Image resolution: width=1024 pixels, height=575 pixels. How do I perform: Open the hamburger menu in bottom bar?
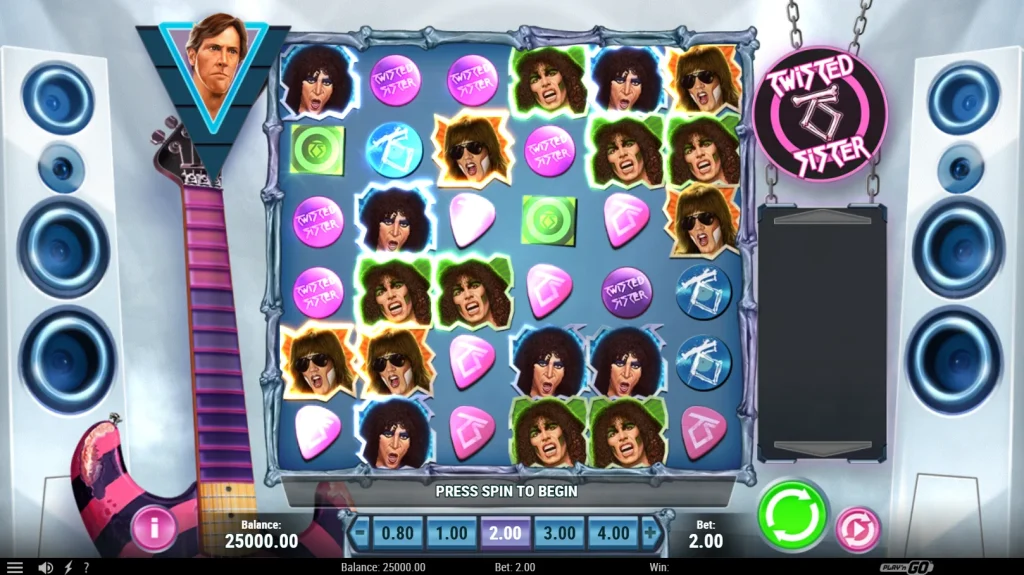[15, 567]
